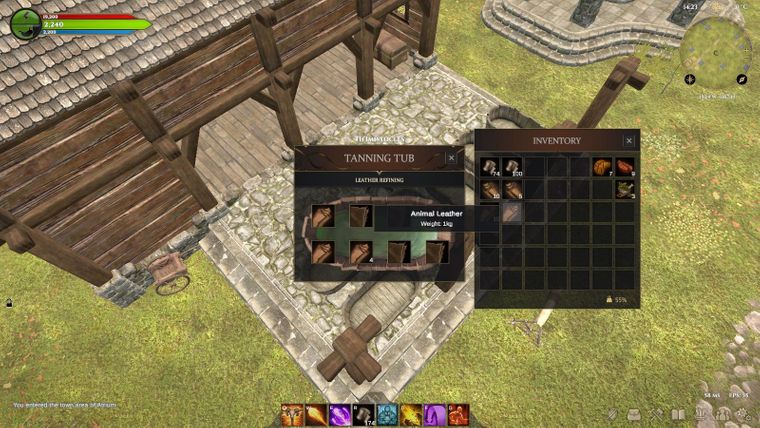This screenshot has height=428, width=760.
Task: Select the red raw meat item in inventory
Action: coord(625,167)
